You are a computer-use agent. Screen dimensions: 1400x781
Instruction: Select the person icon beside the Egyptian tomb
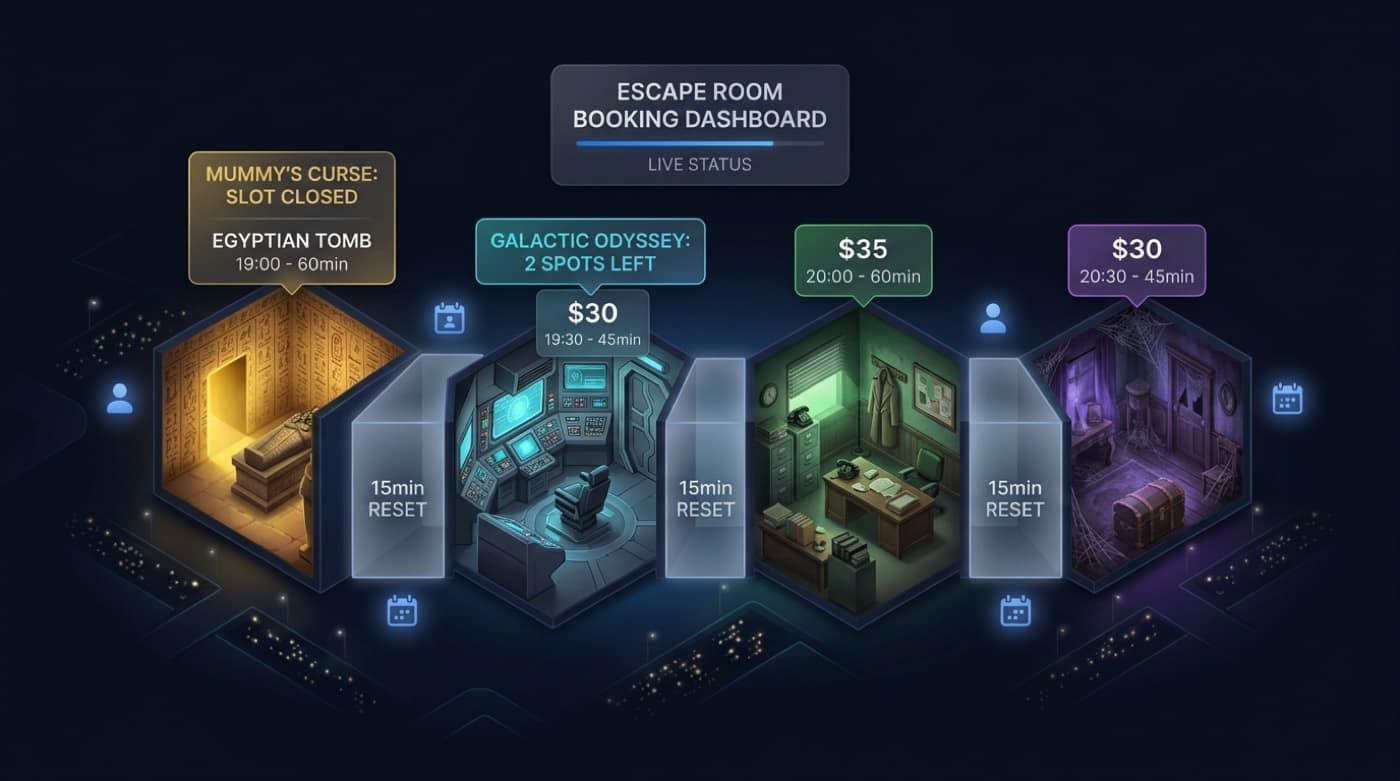click(120, 398)
